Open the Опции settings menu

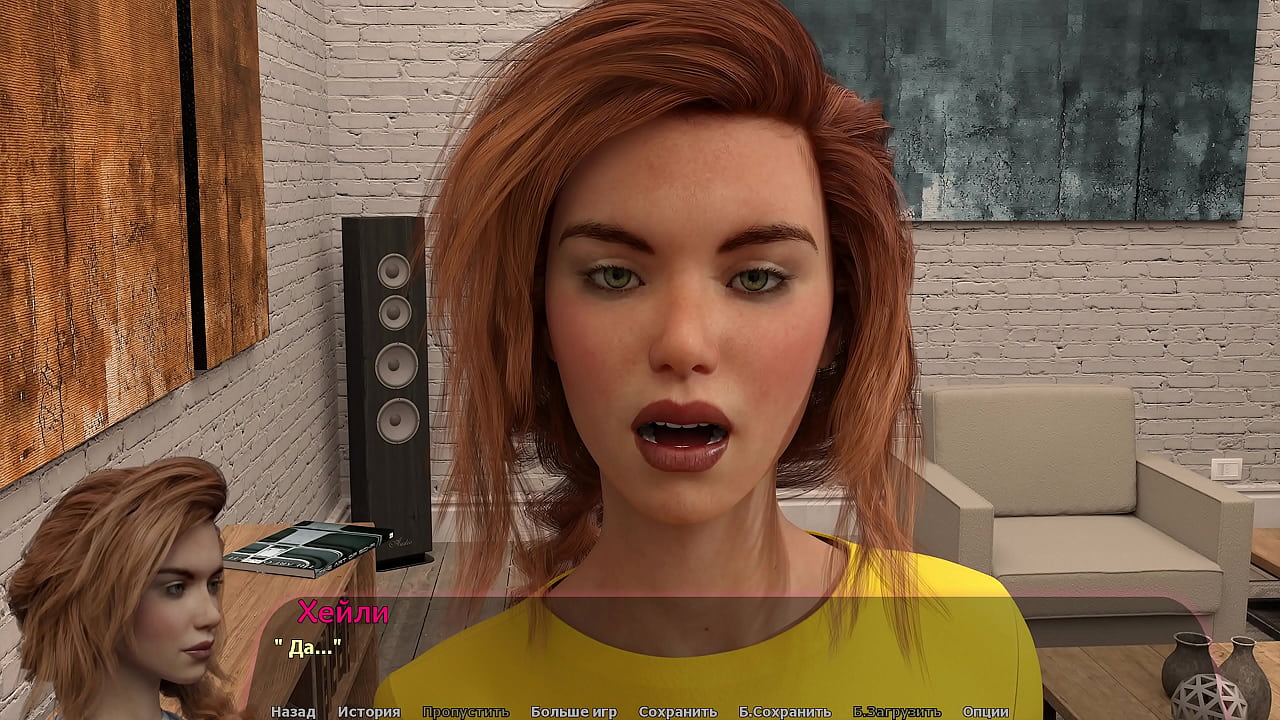[x=985, y=712]
